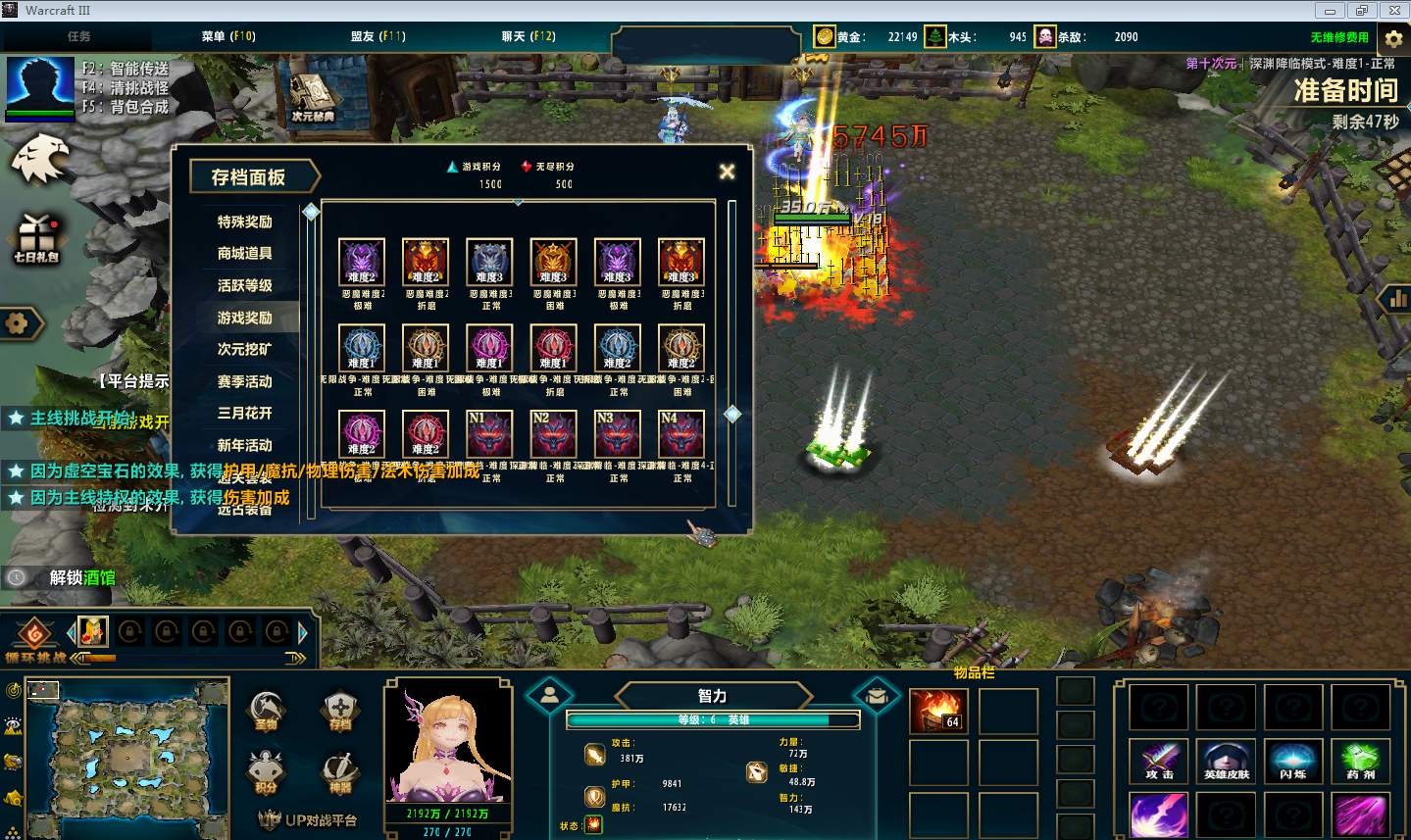The height and width of the screenshot is (840, 1411).
Task: Open the 商城道具 category
Action: 244,254
